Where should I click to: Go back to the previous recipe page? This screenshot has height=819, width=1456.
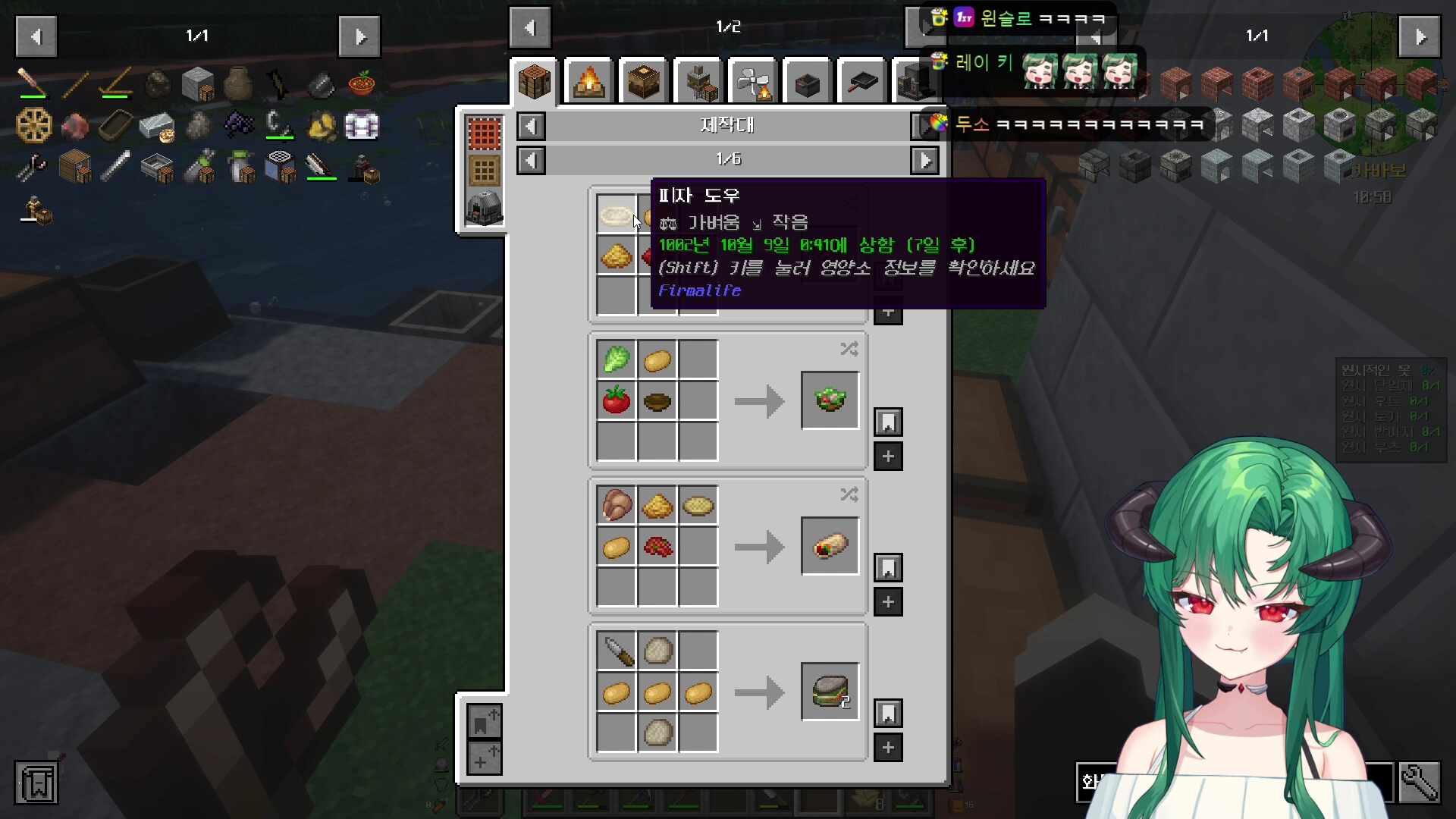[x=531, y=160]
